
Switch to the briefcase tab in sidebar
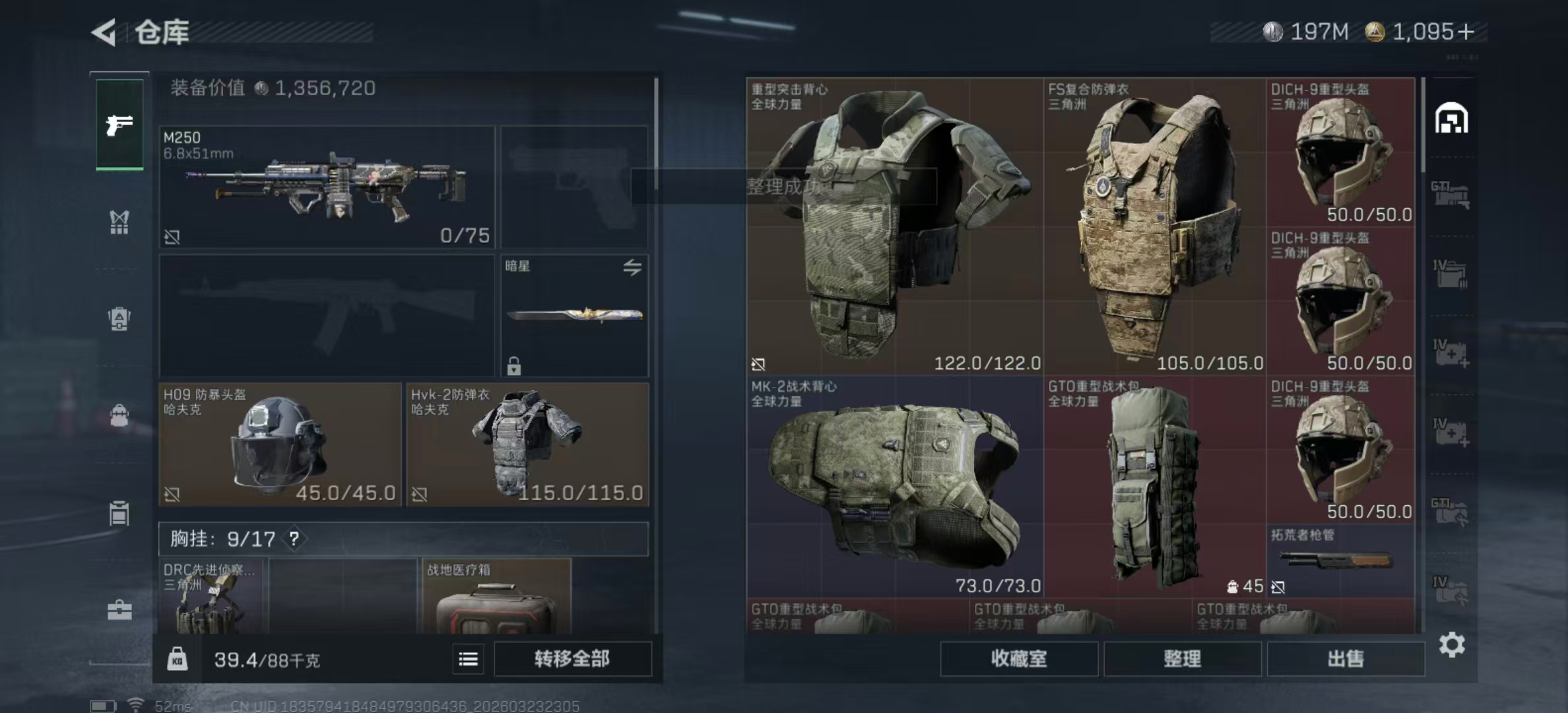point(119,610)
